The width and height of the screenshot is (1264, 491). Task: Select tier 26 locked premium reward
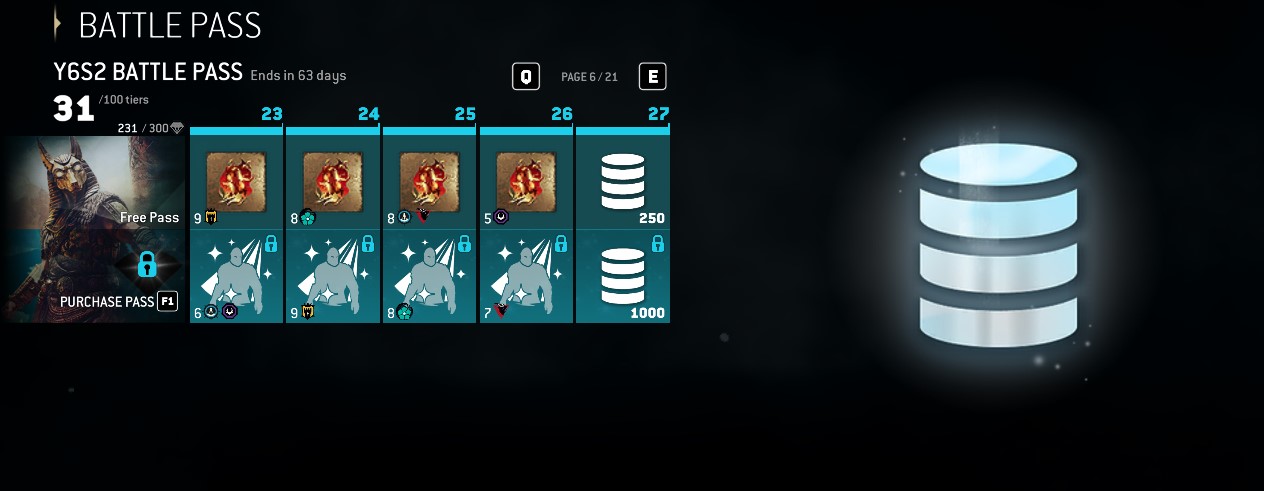pyautogui.click(x=526, y=277)
